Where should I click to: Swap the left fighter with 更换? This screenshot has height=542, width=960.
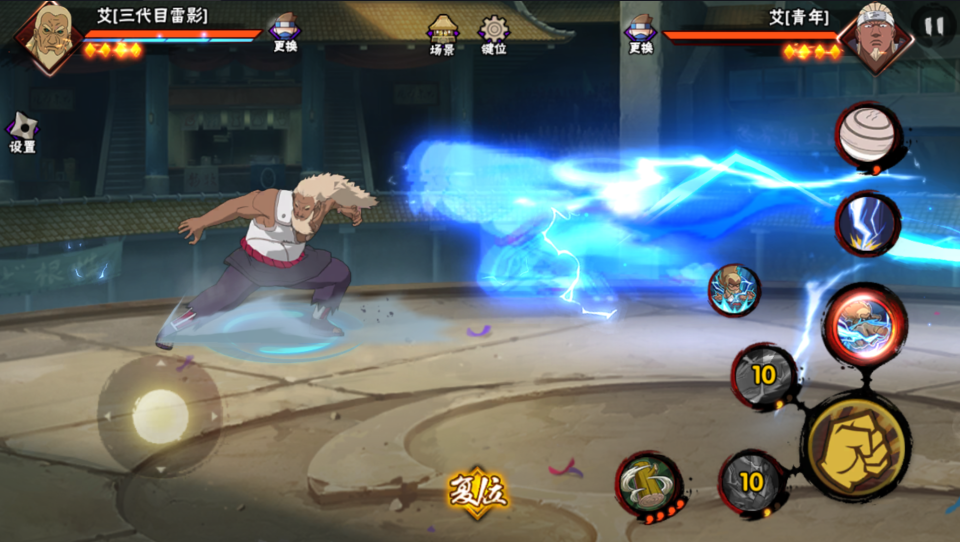tap(285, 33)
